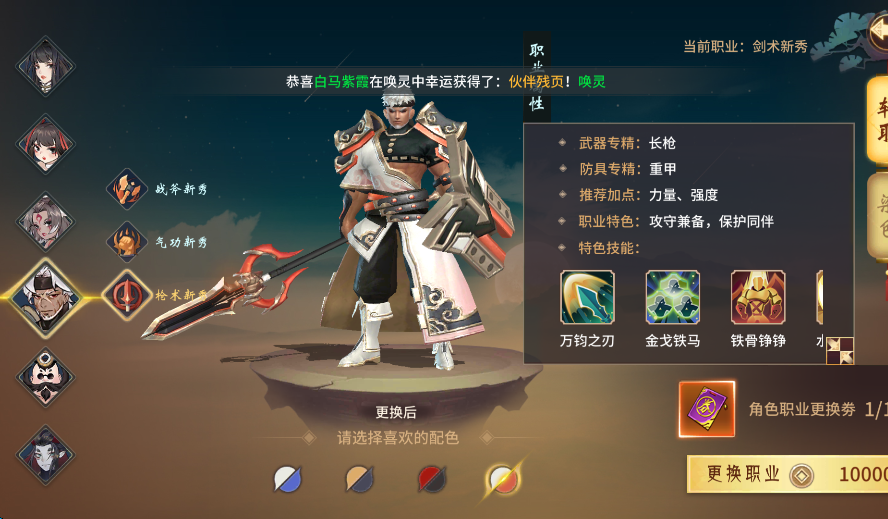Choose the 气功新秀 qigong class
The width and height of the screenshot is (888, 519).
[x=127, y=242]
